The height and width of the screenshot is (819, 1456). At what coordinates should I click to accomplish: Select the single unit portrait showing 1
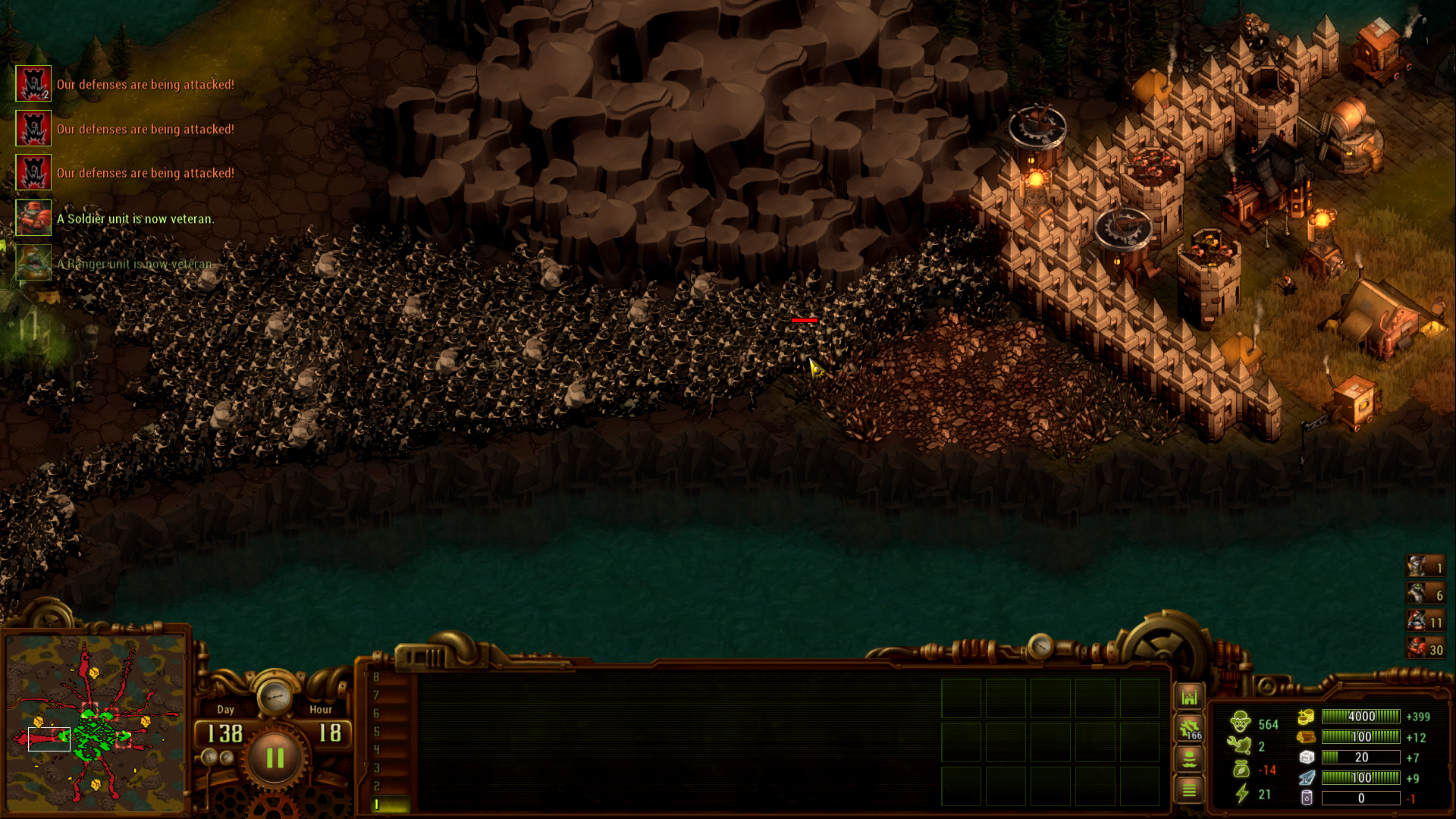[1425, 566]
